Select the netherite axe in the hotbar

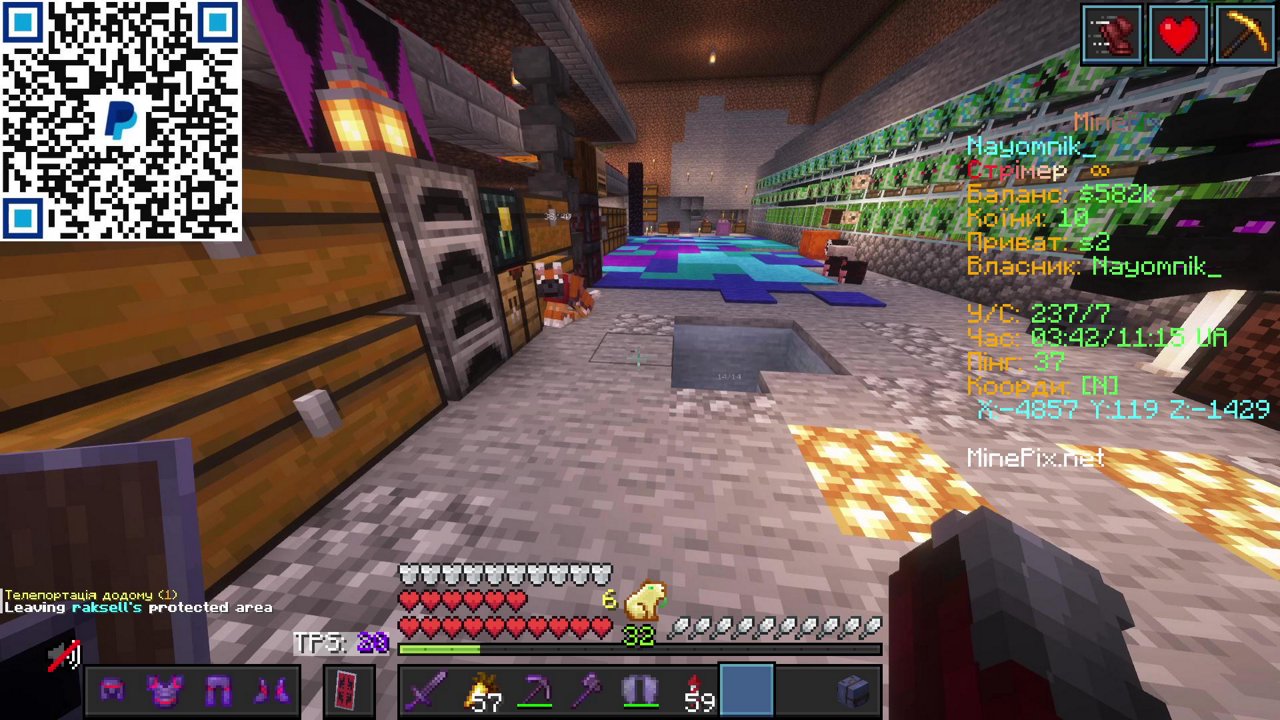(588, 690)
